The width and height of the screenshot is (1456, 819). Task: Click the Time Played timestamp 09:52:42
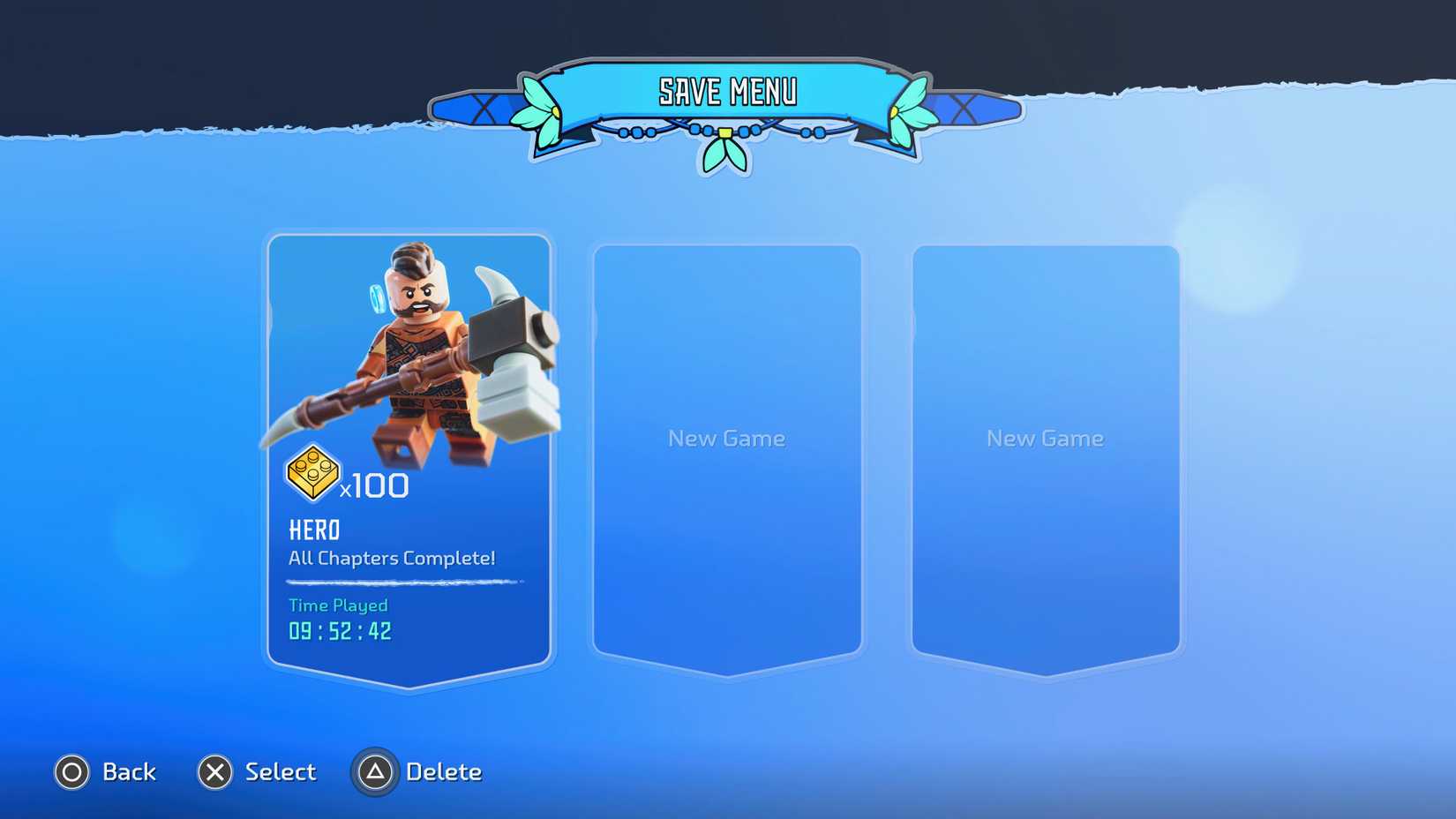(x=337, y=629)
